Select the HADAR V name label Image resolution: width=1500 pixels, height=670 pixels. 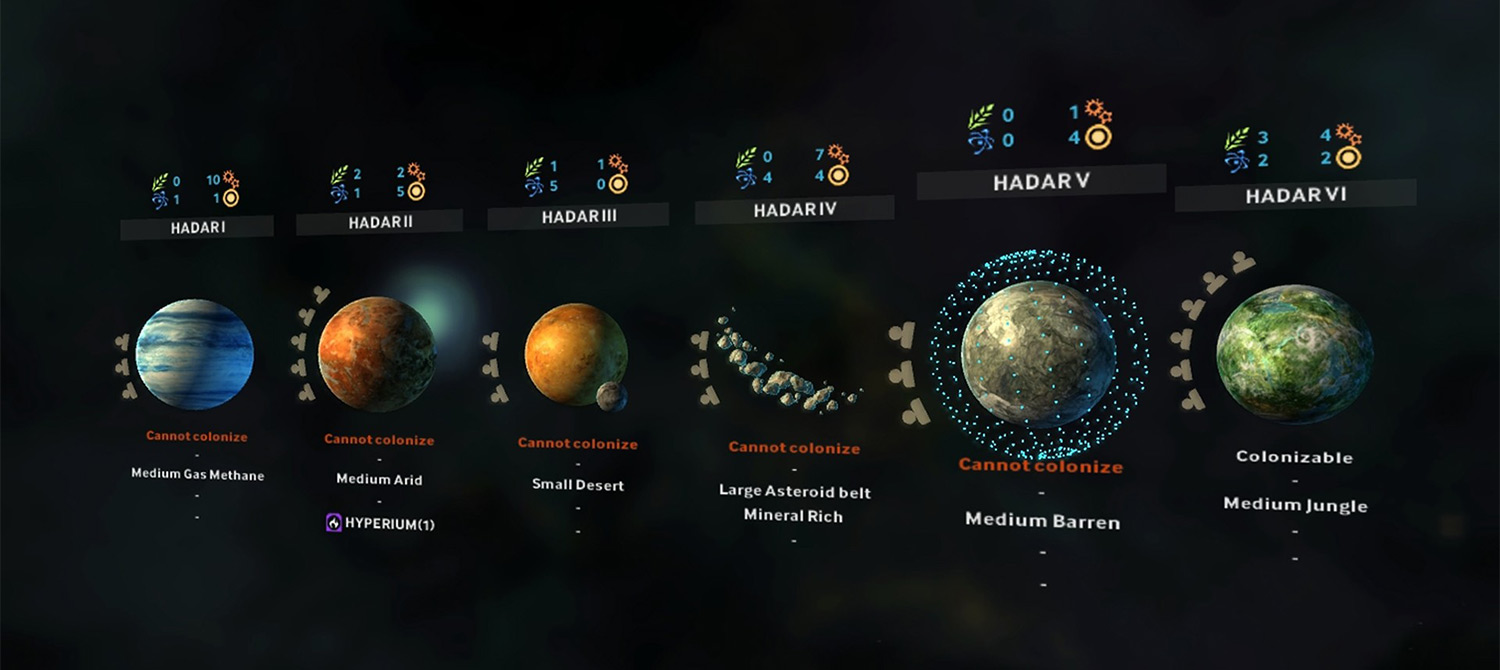[1041, 182]
